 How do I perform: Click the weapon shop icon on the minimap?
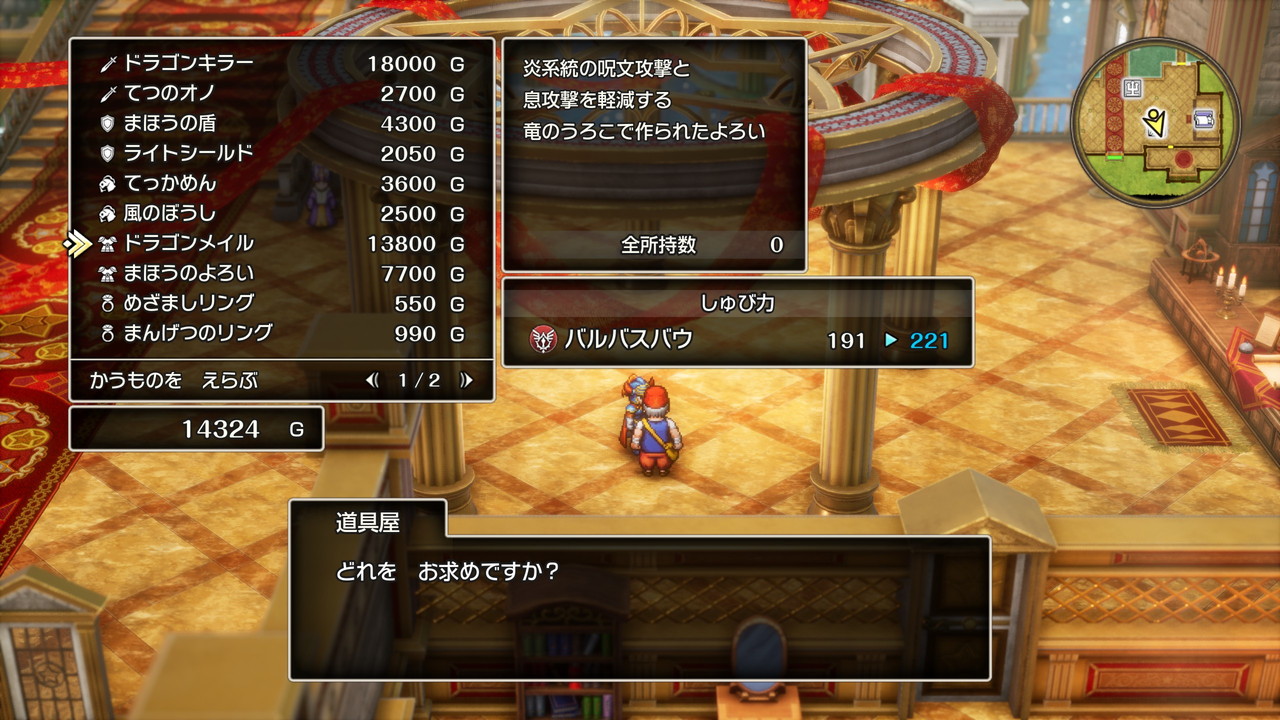(x=1132, y=88)
